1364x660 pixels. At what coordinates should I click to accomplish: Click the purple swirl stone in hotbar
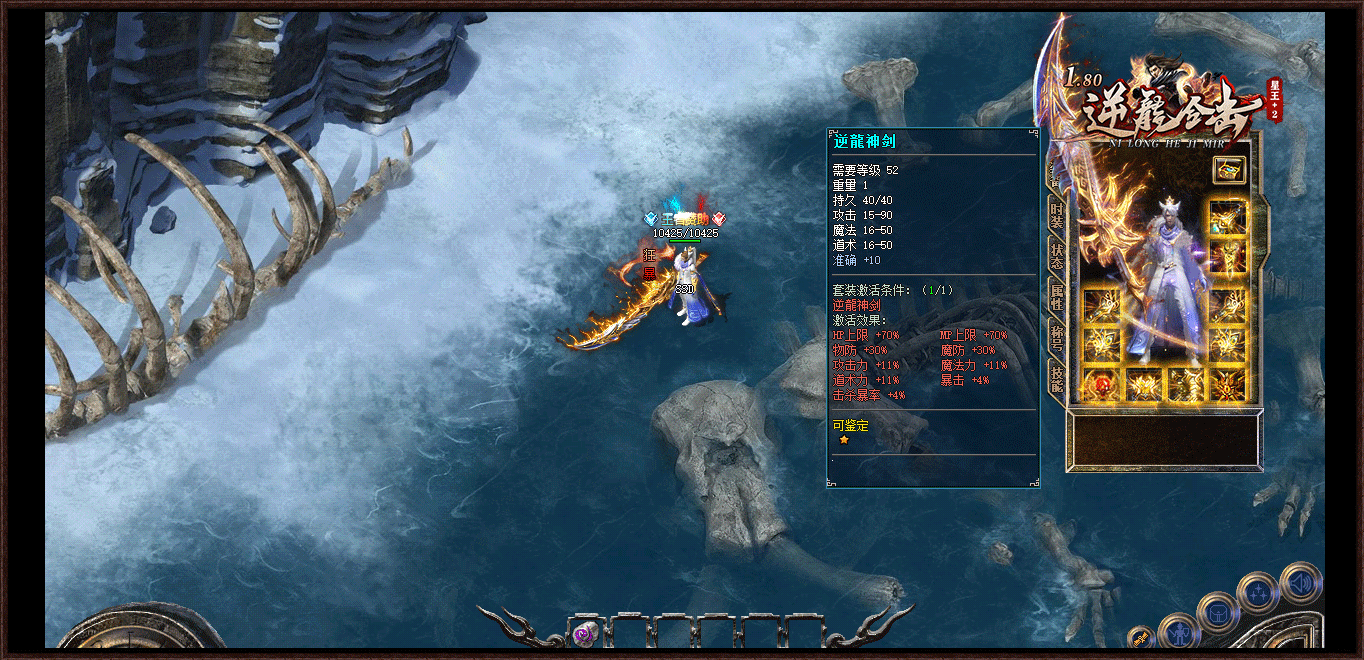click(583, 633)
